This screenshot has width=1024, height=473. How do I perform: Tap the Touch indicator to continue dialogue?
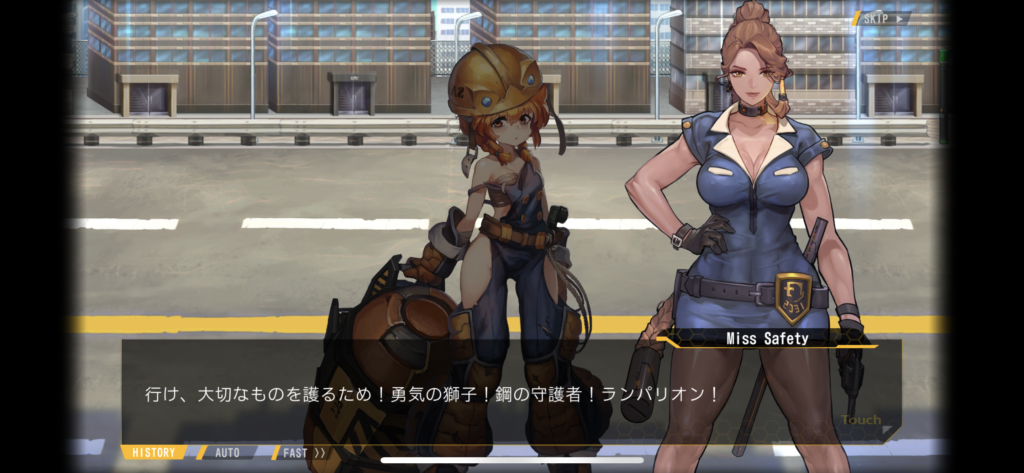click(x=861, y=421)
